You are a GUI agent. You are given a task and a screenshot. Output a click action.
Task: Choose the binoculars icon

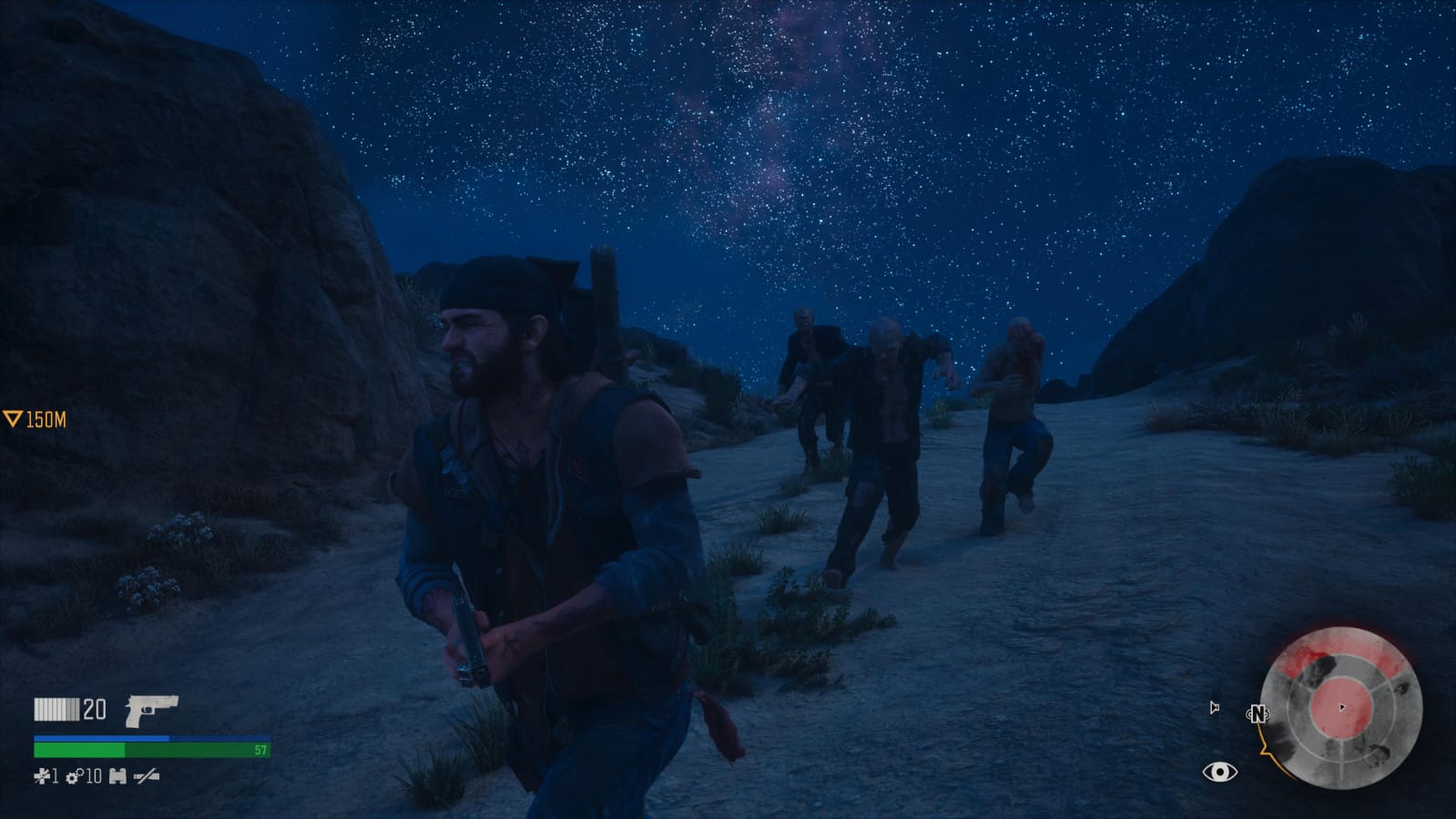point(117,776)
